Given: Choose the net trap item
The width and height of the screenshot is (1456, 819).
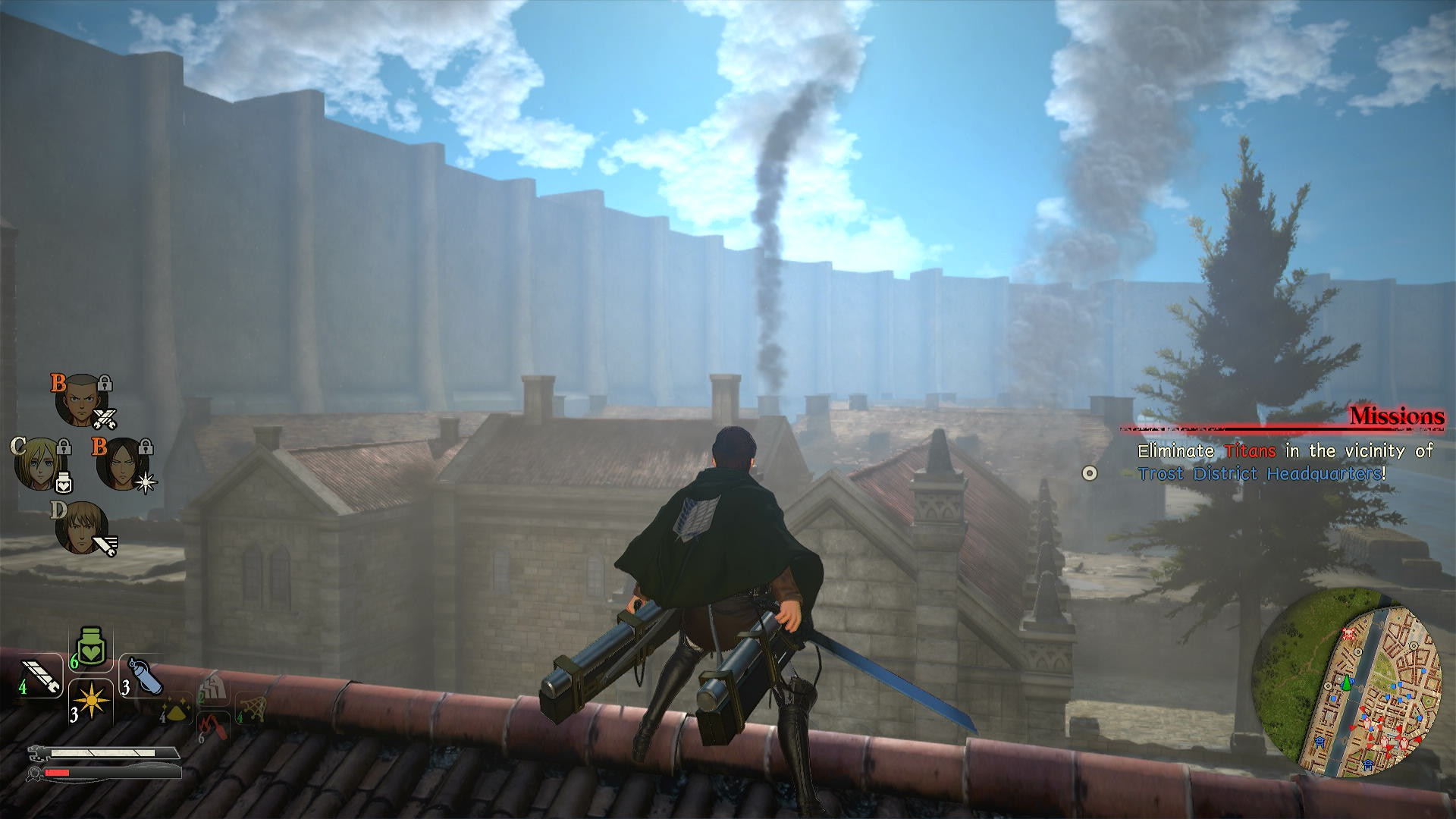Looking at the screenshot, I should (x=251, y=708).
